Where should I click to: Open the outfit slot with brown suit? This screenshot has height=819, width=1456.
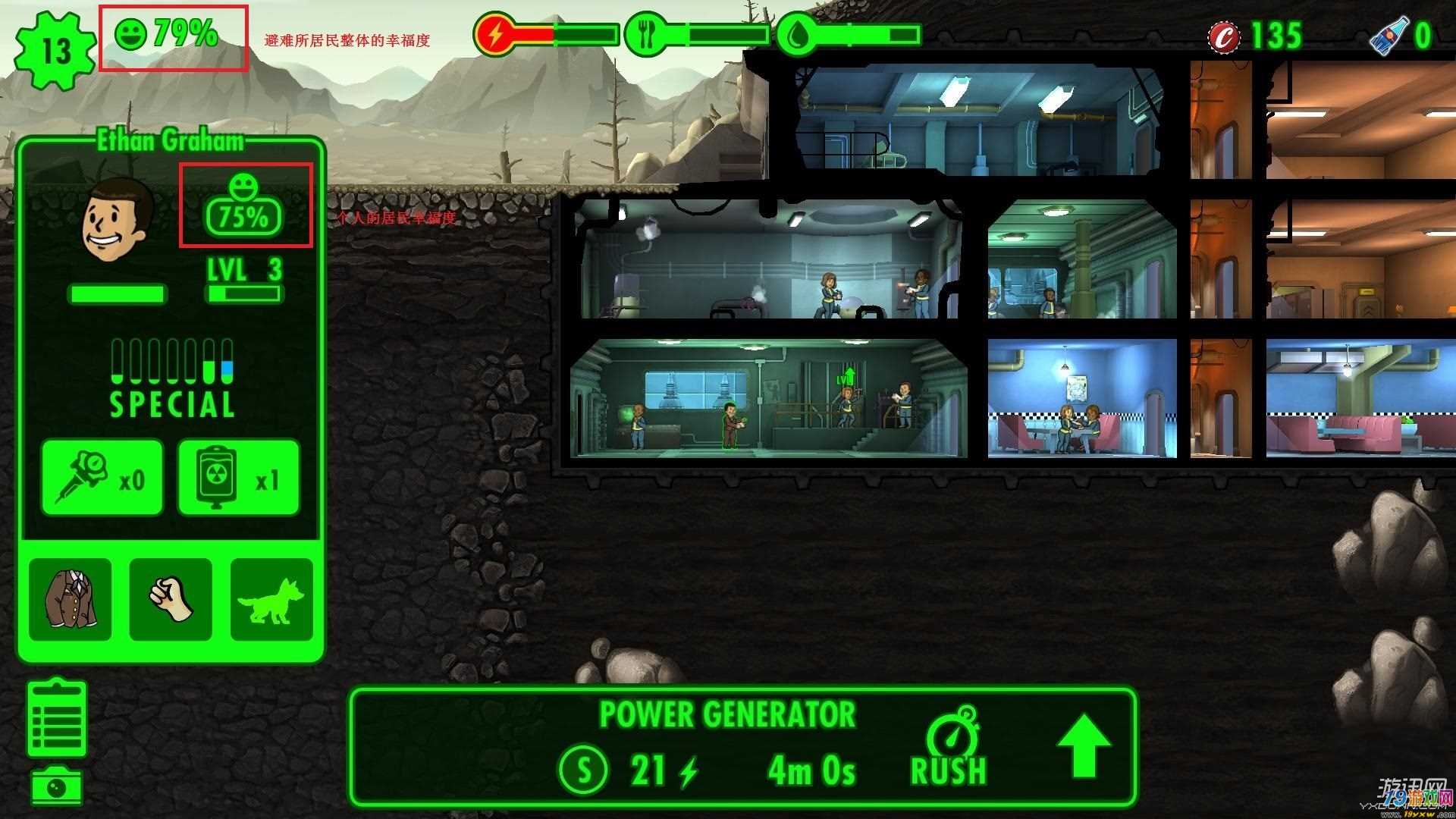70,600
